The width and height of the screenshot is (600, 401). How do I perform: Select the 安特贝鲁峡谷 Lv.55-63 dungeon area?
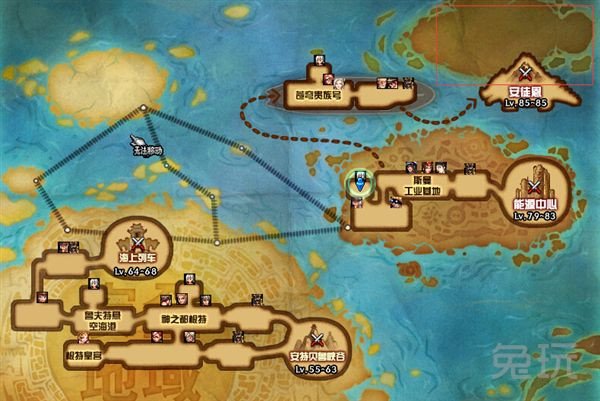[x=316, y=348]
